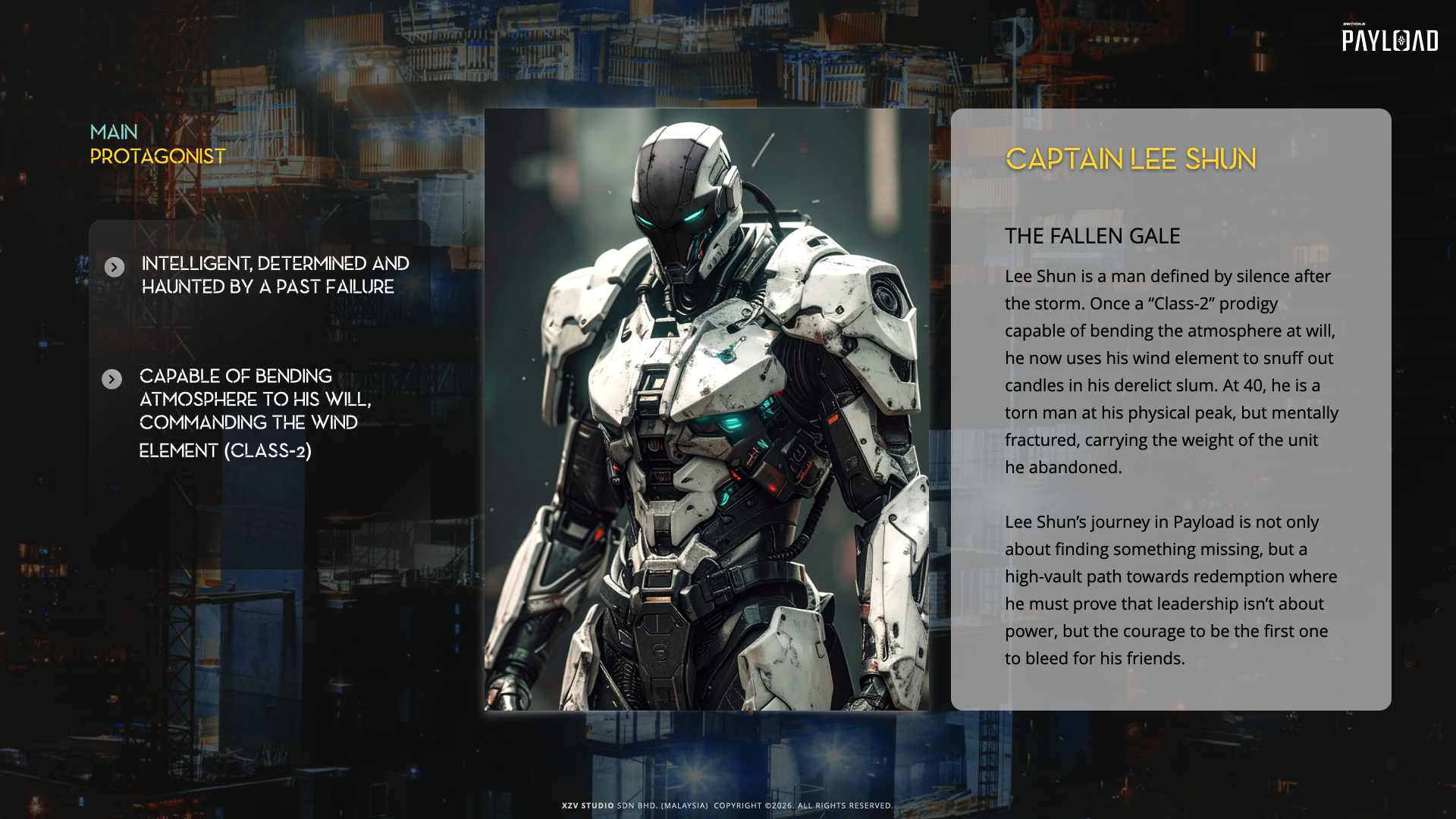Expand the "Intelligent, determined" trait arrow
The height and width of the screenshot is (819, 1456).
tap(115, 267)
